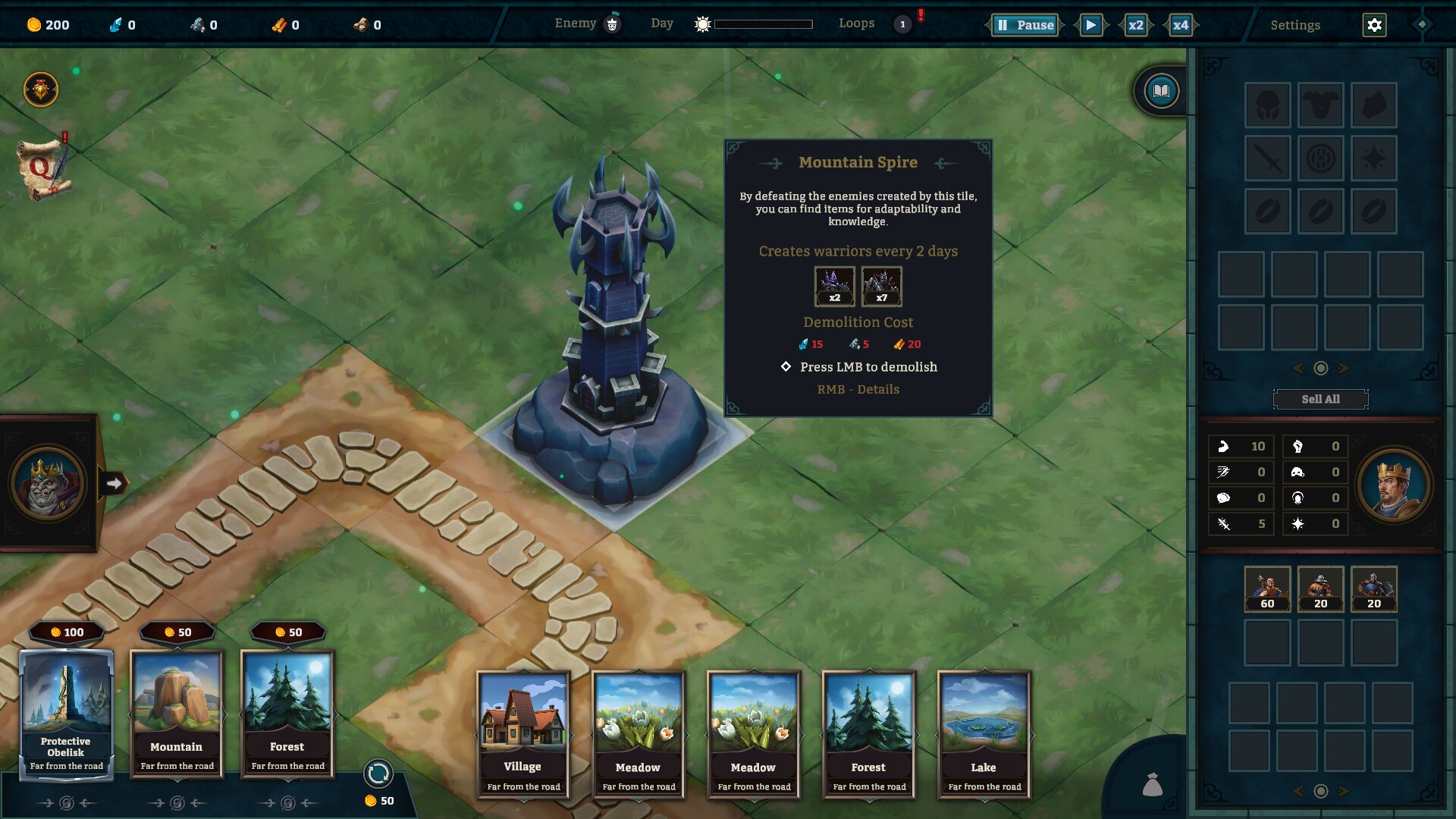This screenshot has height=819, width=1456.
Task: Pick the Village card from hand
Action: 522,733
